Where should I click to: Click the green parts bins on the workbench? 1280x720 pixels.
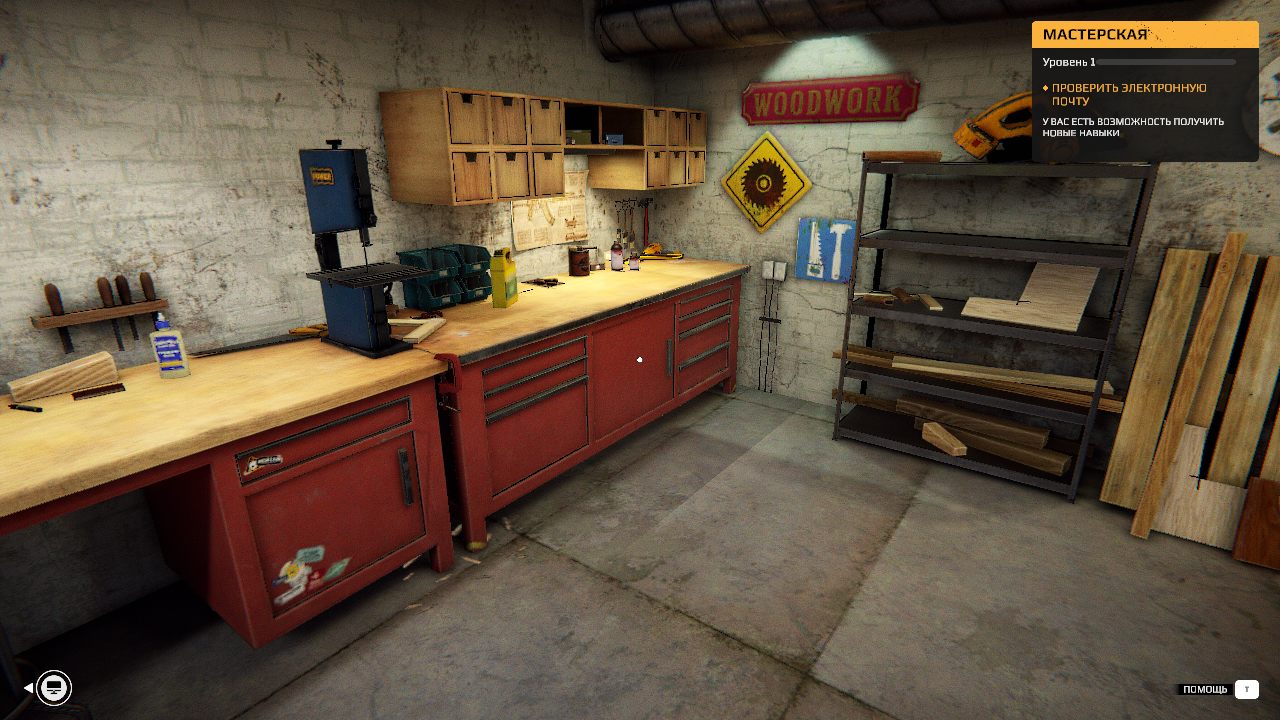440,275
